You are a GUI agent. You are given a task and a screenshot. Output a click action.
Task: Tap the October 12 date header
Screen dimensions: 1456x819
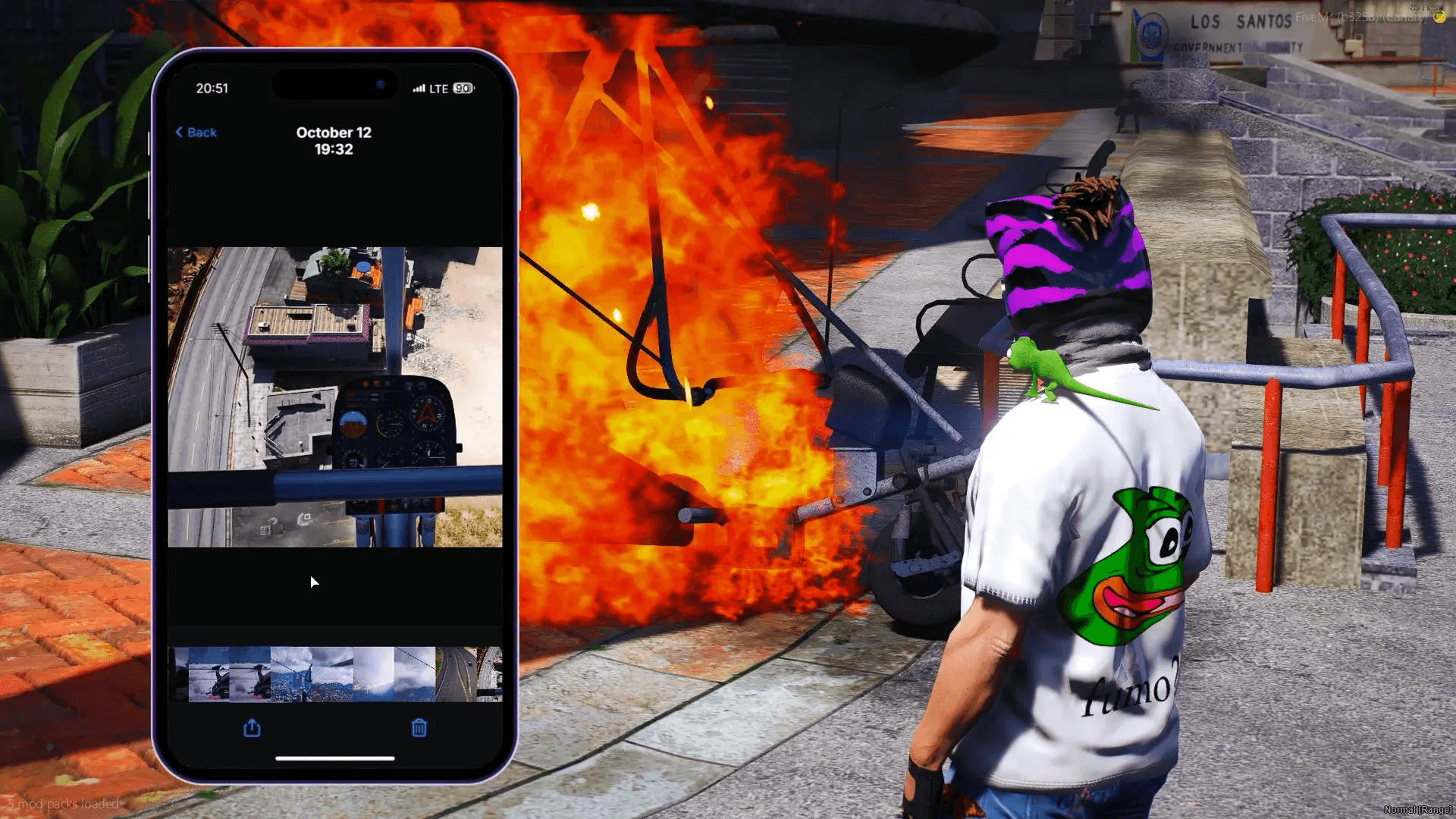pyautogui.click(x=334, y=132)
